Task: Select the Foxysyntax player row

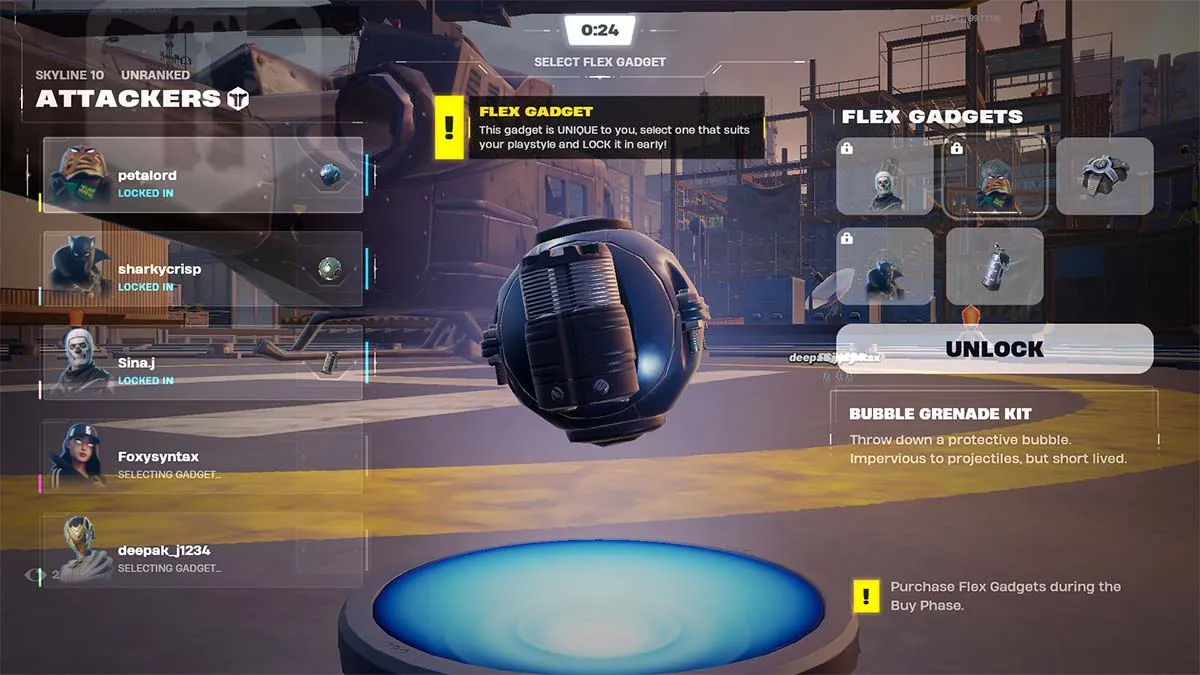Action: tap(203, 457)
